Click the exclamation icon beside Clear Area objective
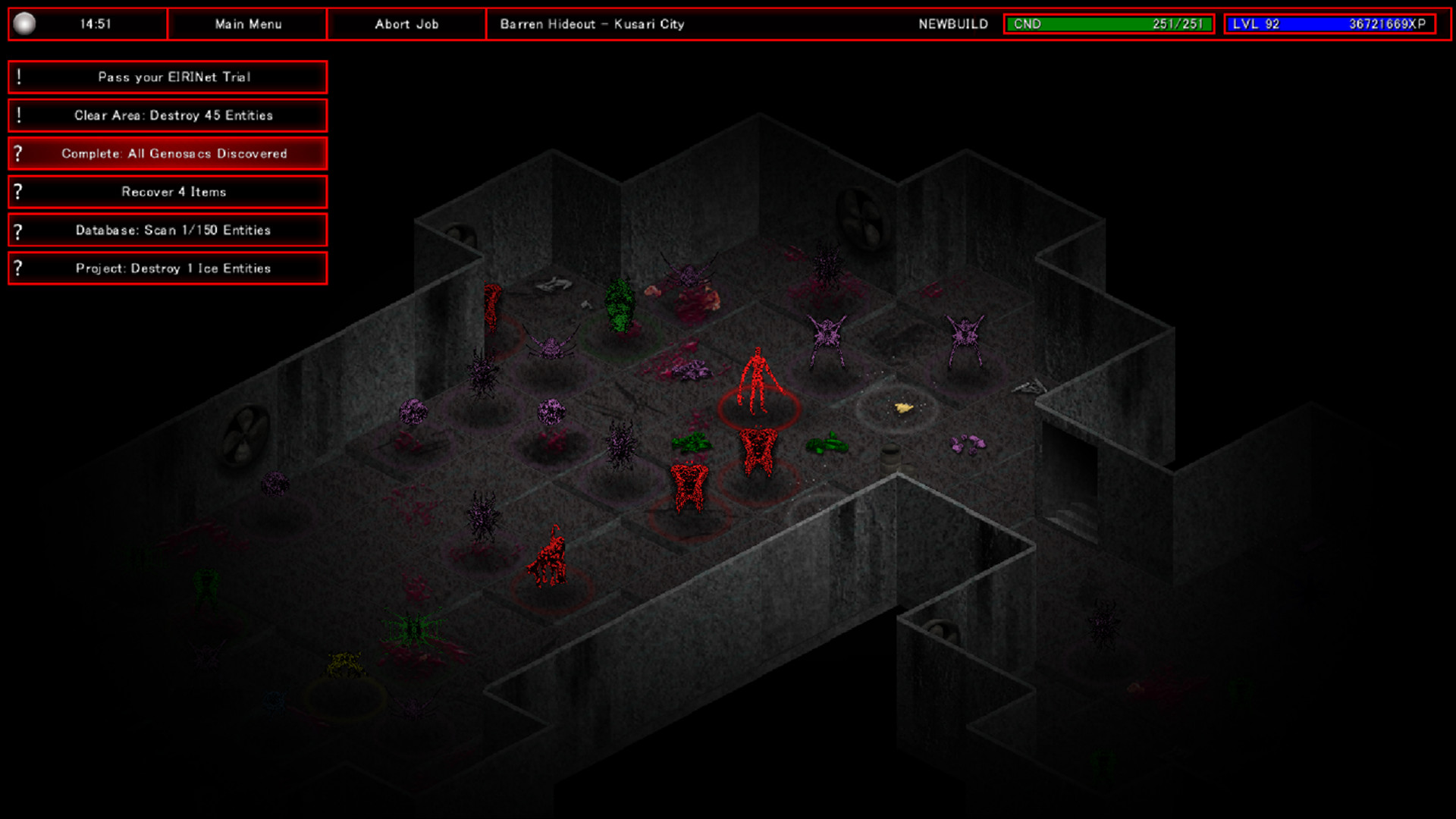This screenshot has width=1456, height=819. click(19, 115)
